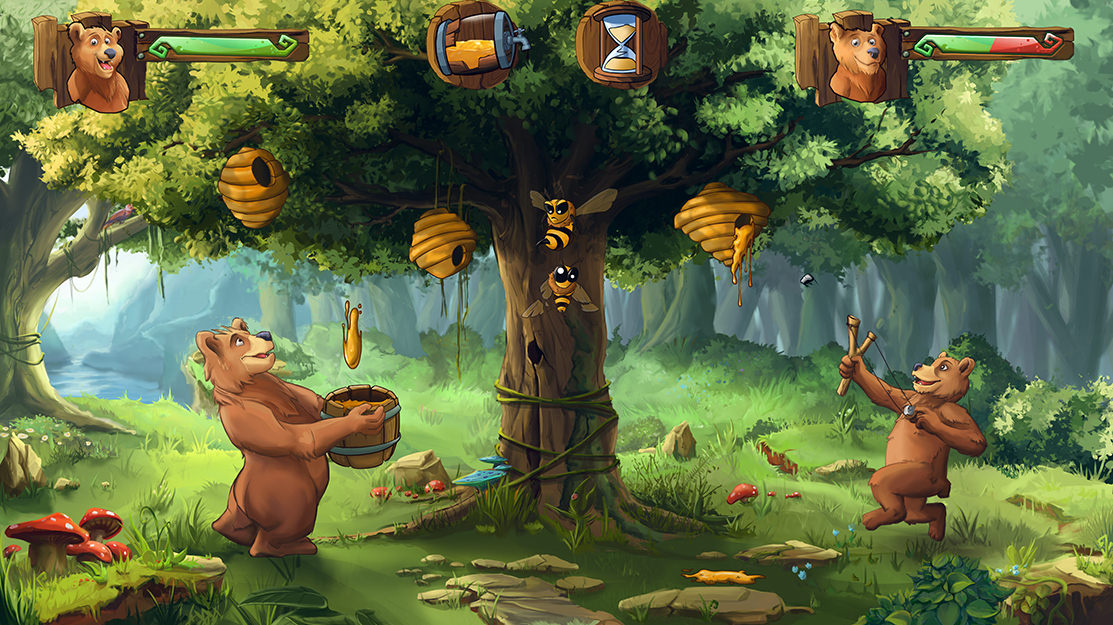
Task: Select the open-mouthed bear portrait beside the full green bar
Action: 96,64
